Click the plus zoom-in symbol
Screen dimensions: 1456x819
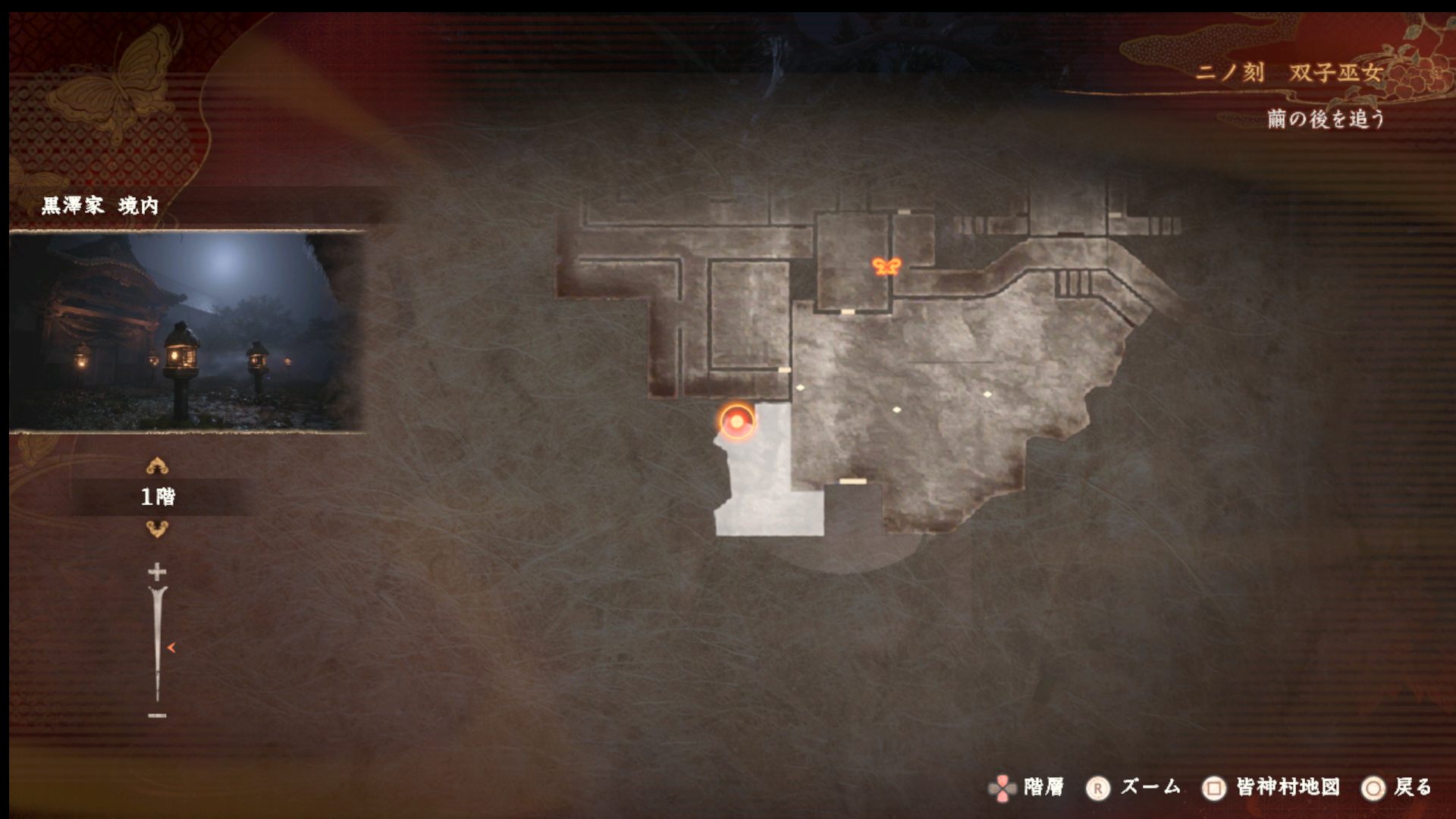pos(157,571)
